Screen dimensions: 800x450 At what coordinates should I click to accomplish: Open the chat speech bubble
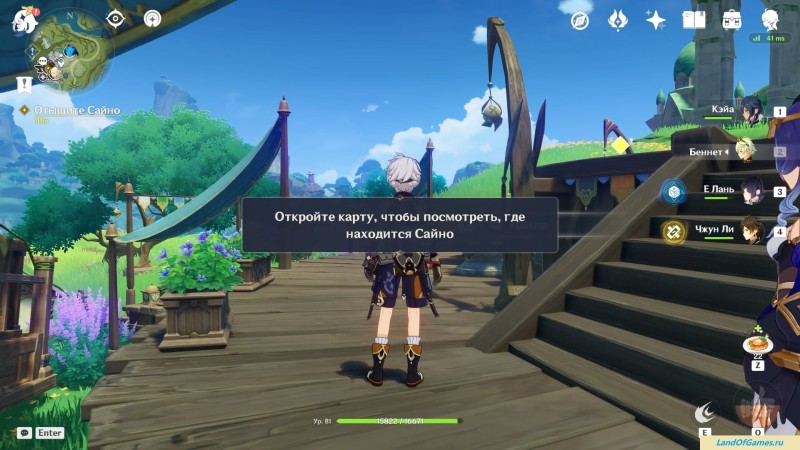click(x=24, y=433)
